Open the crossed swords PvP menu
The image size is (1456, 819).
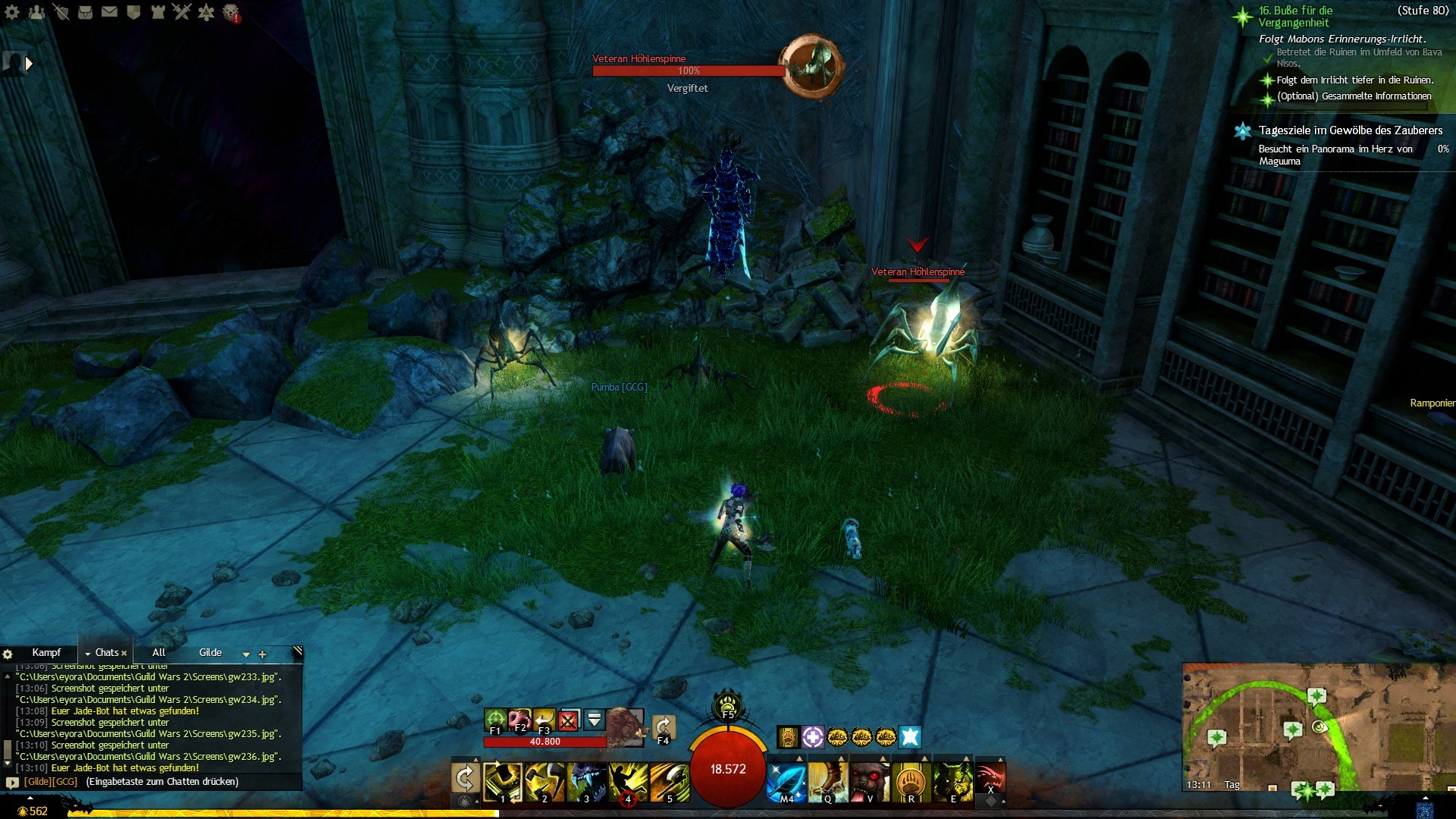(x=181, y=12)
